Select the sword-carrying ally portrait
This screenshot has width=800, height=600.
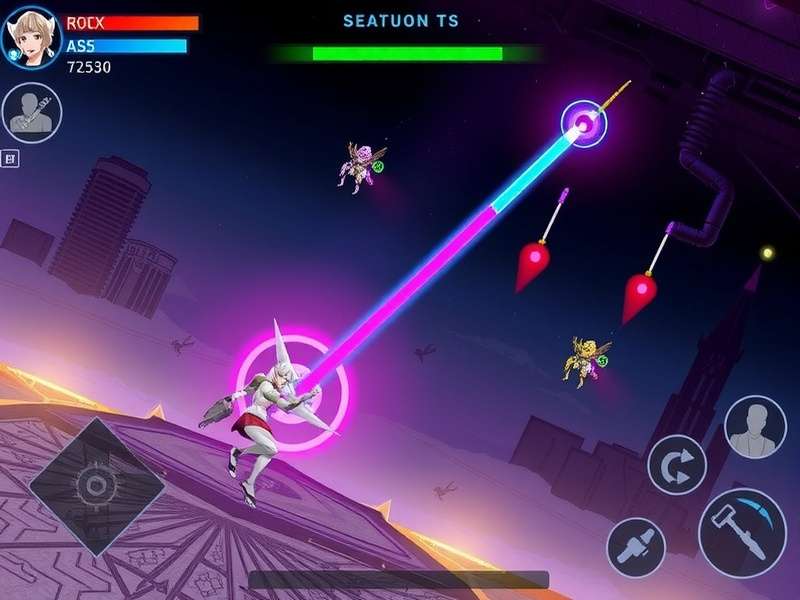(x=32, y=113)
